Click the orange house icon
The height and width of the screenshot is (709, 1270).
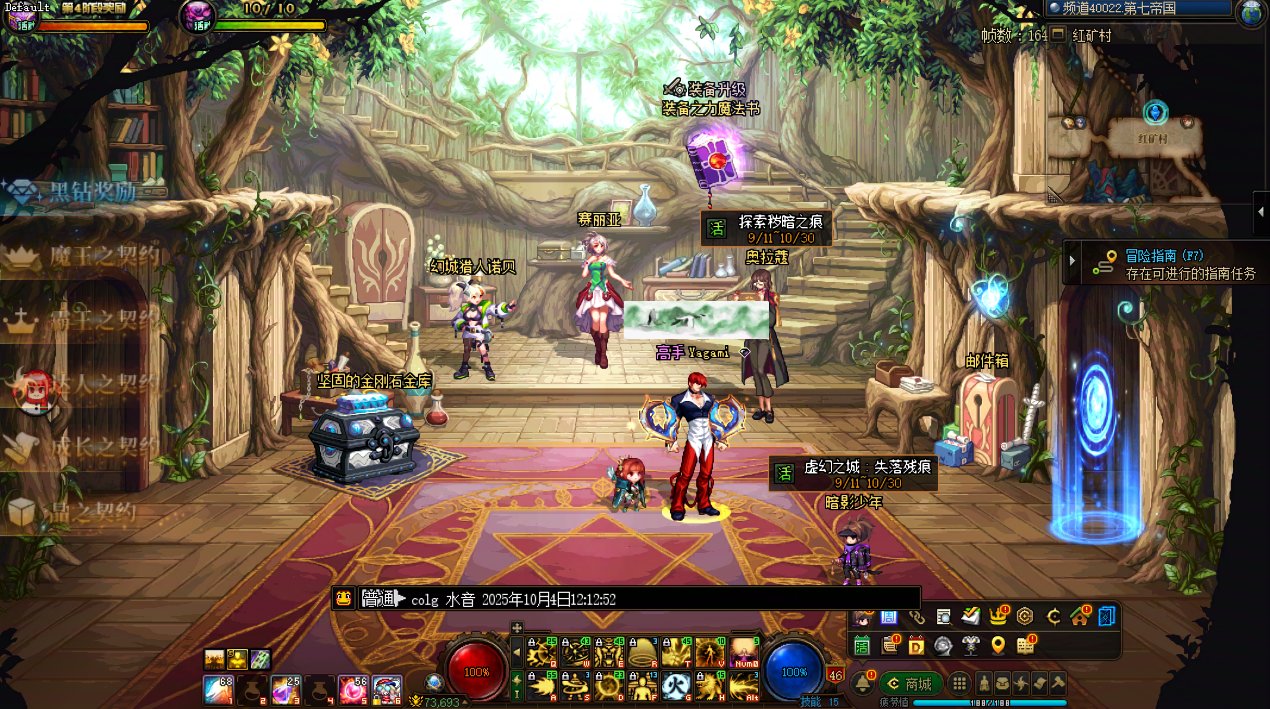click(1079, 616)
